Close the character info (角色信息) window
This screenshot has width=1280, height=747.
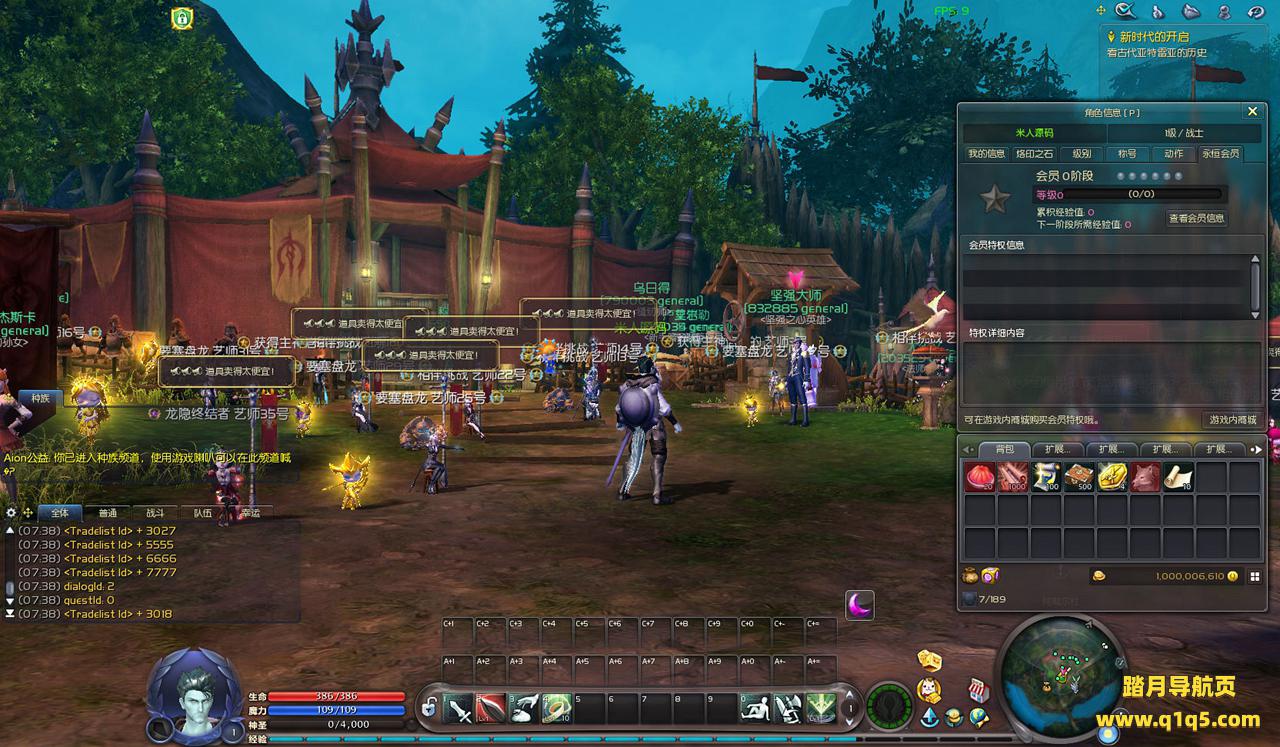click(1251, 112)
